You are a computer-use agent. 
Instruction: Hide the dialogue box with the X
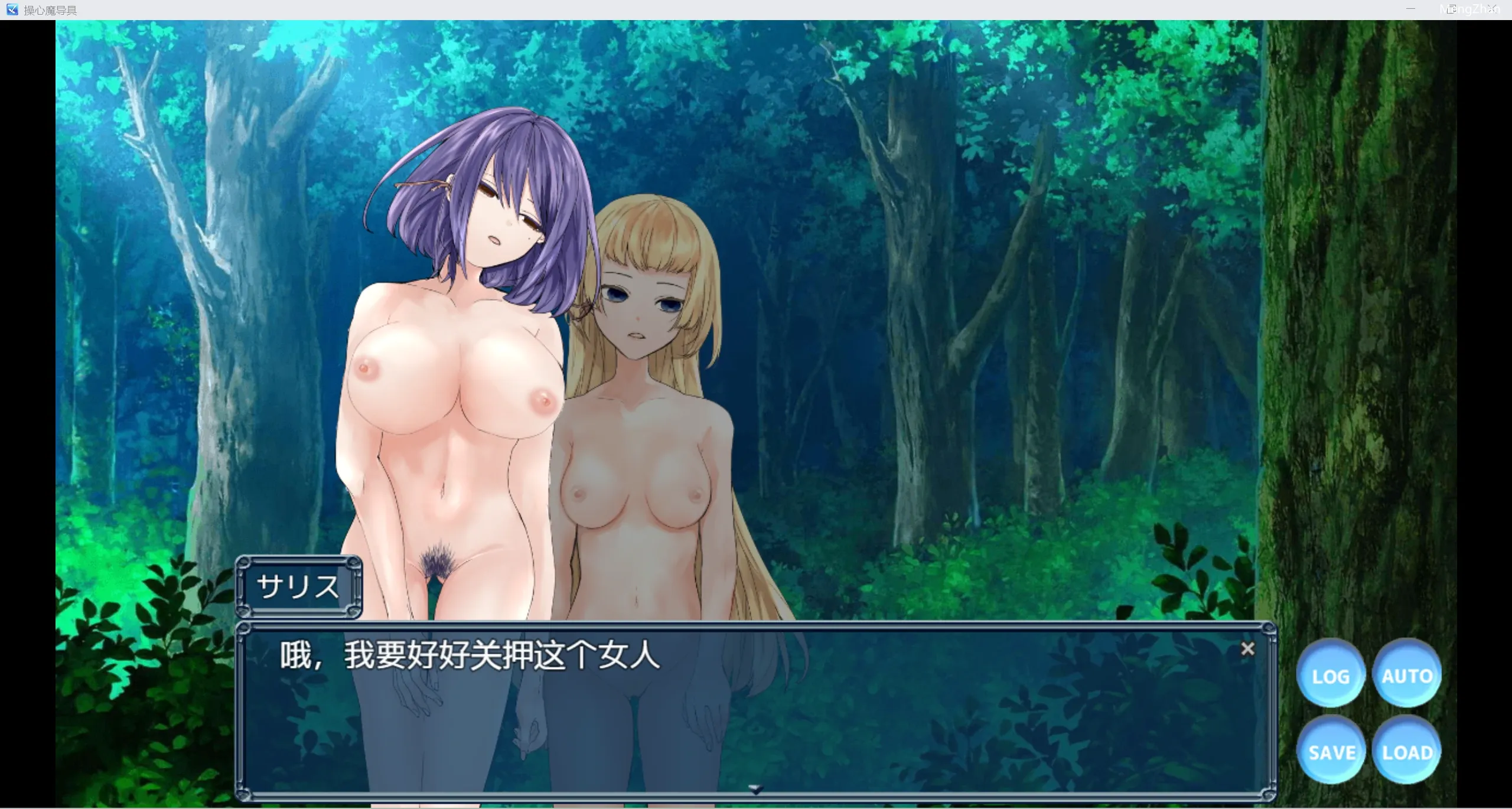pos(1247,649)
